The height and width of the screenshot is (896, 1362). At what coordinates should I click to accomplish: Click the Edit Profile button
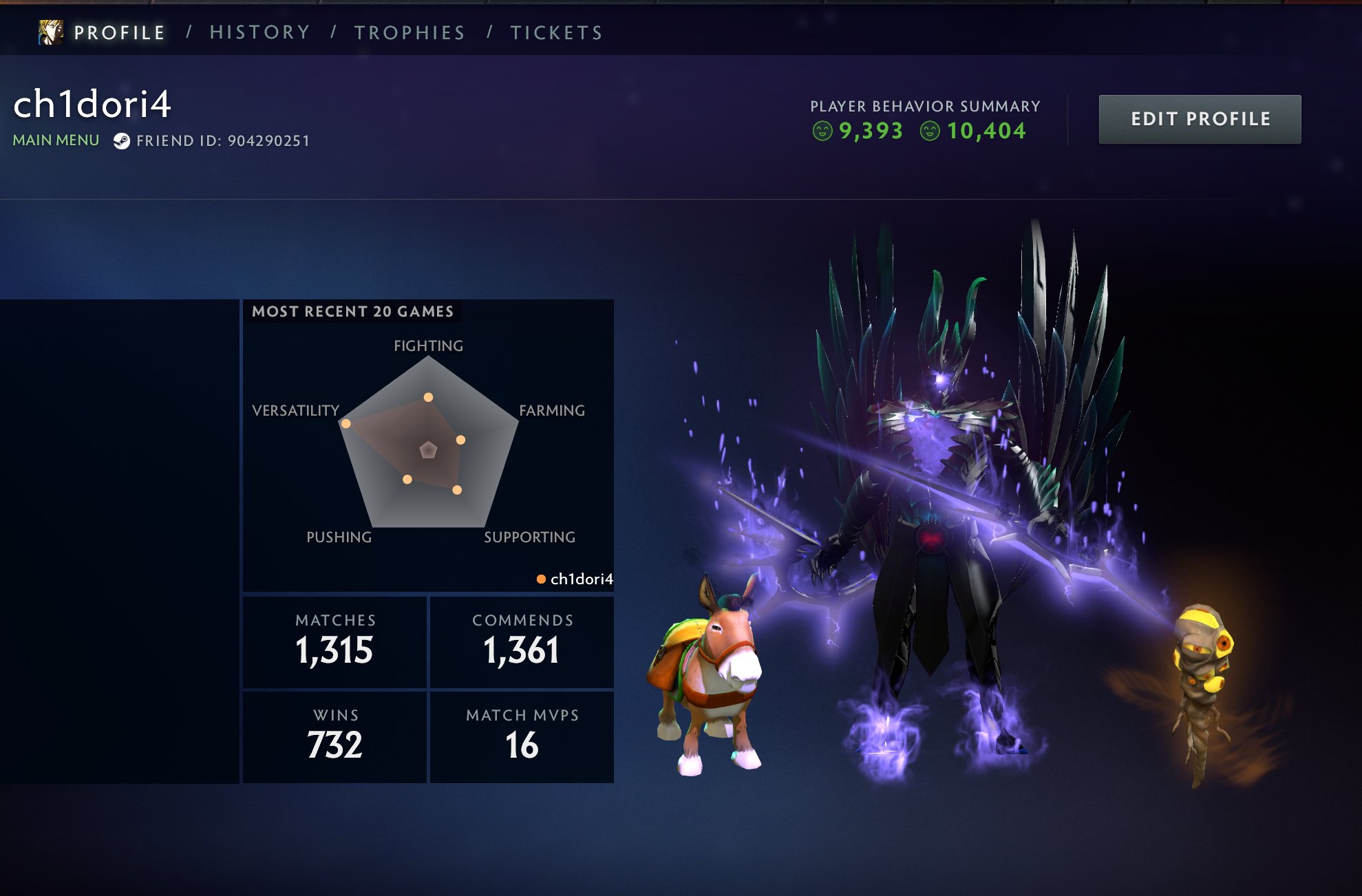[x=1200, y=119]
